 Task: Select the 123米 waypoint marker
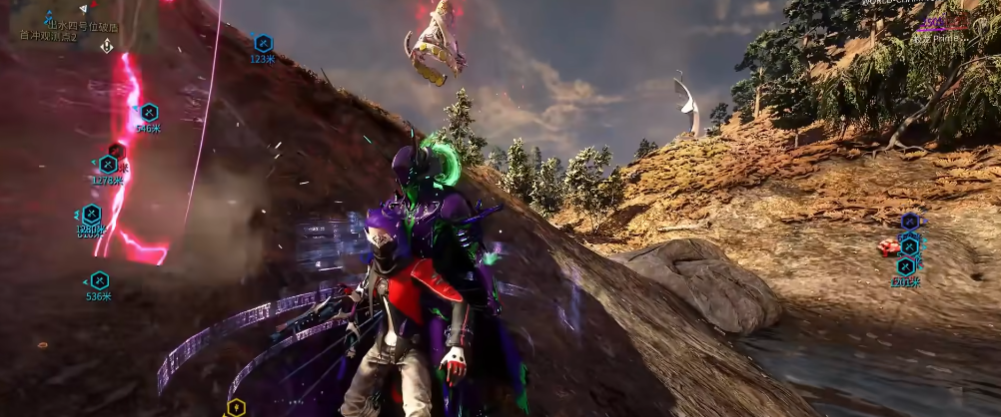click(263, 44)
